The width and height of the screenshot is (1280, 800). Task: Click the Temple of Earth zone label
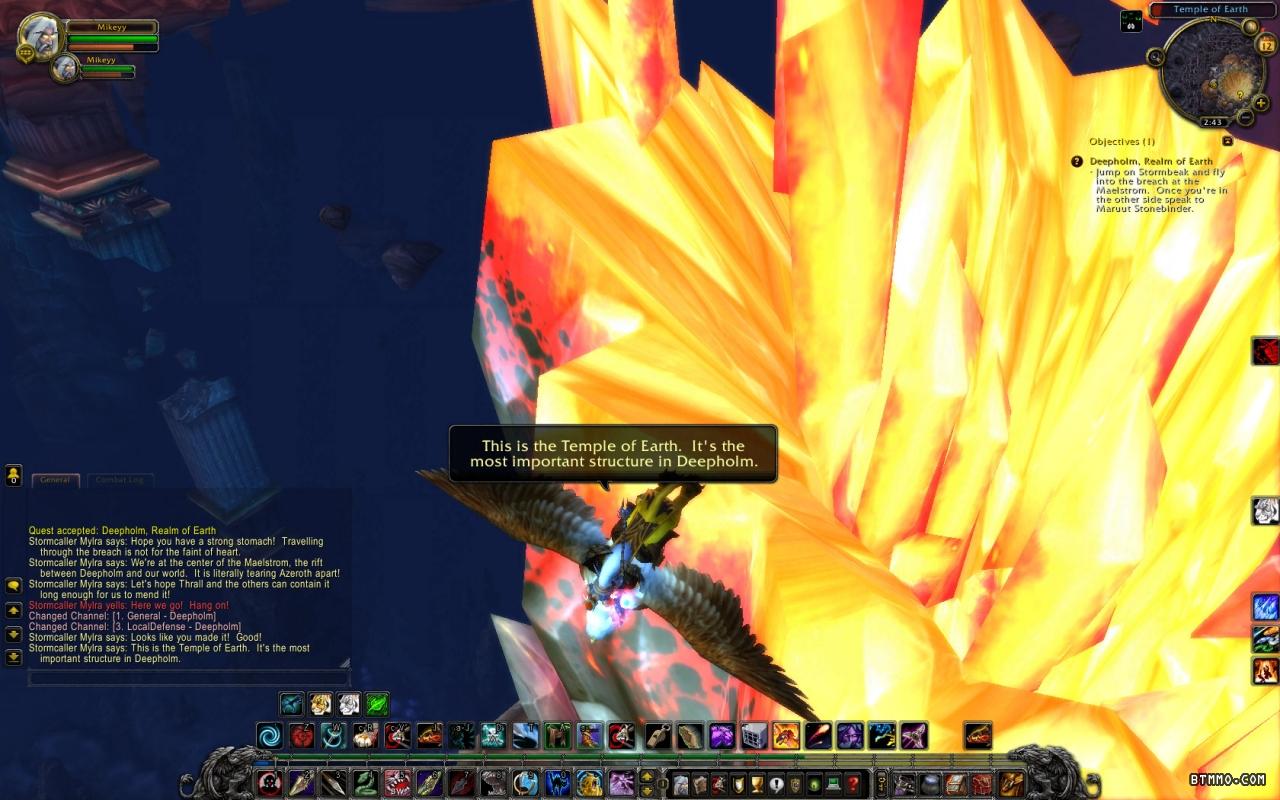tap(1210, 9)
